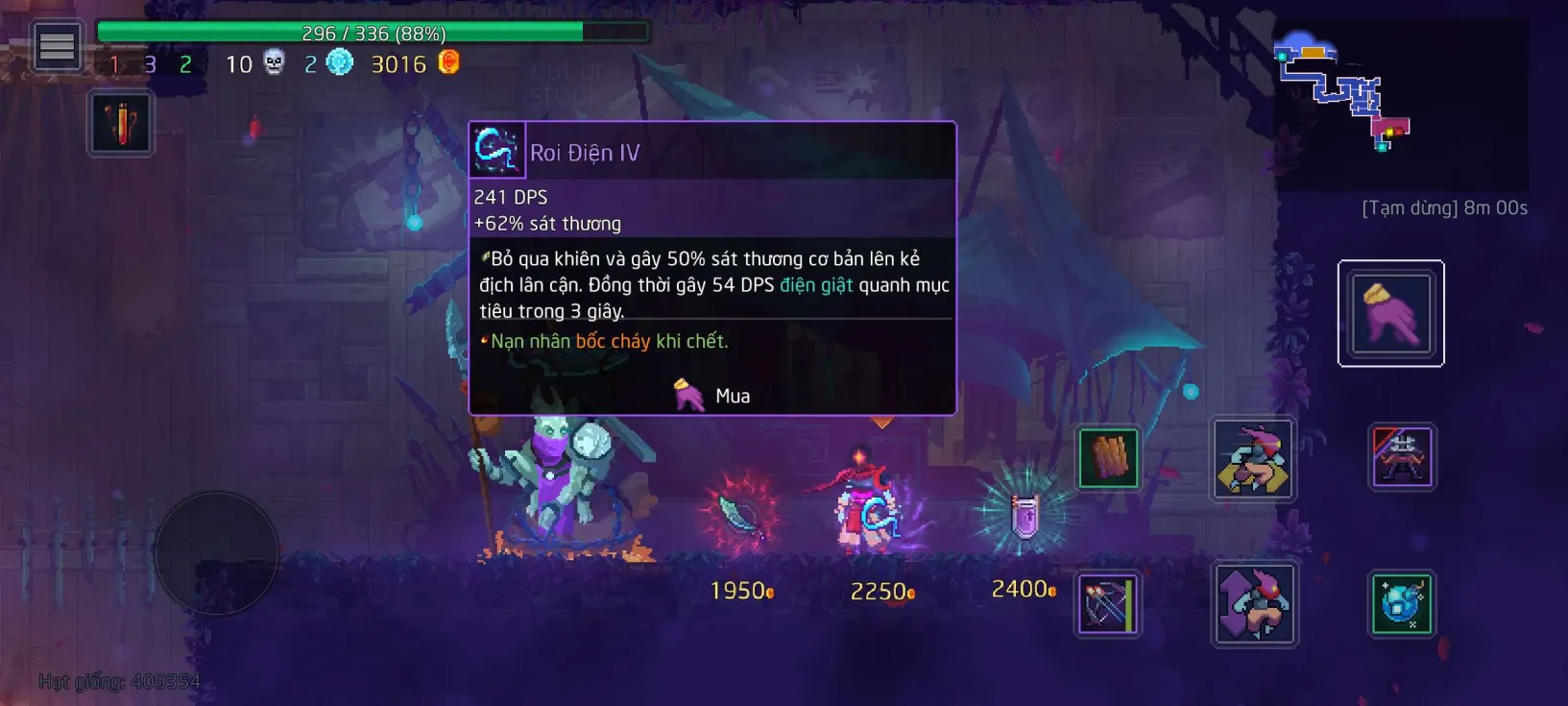Fire the bow weapon slot
Screen dimensions: 1568x706
1108,604
